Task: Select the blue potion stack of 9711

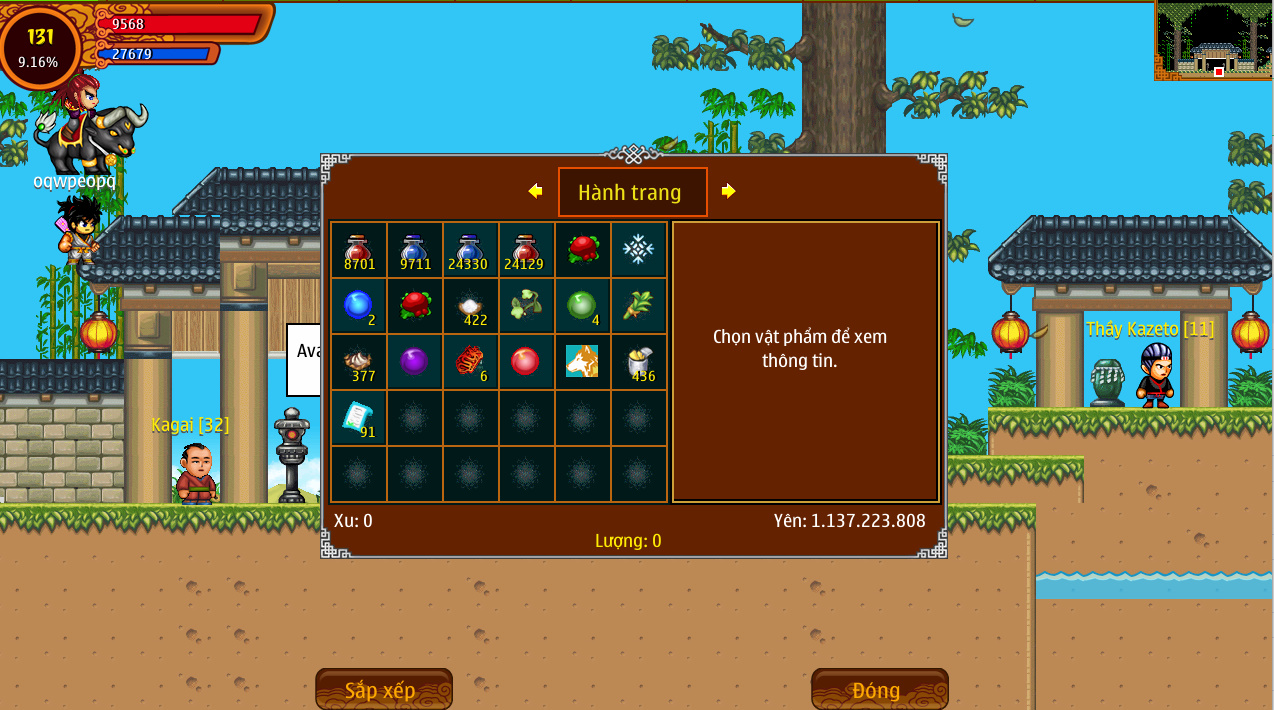Action: [415, 250]
